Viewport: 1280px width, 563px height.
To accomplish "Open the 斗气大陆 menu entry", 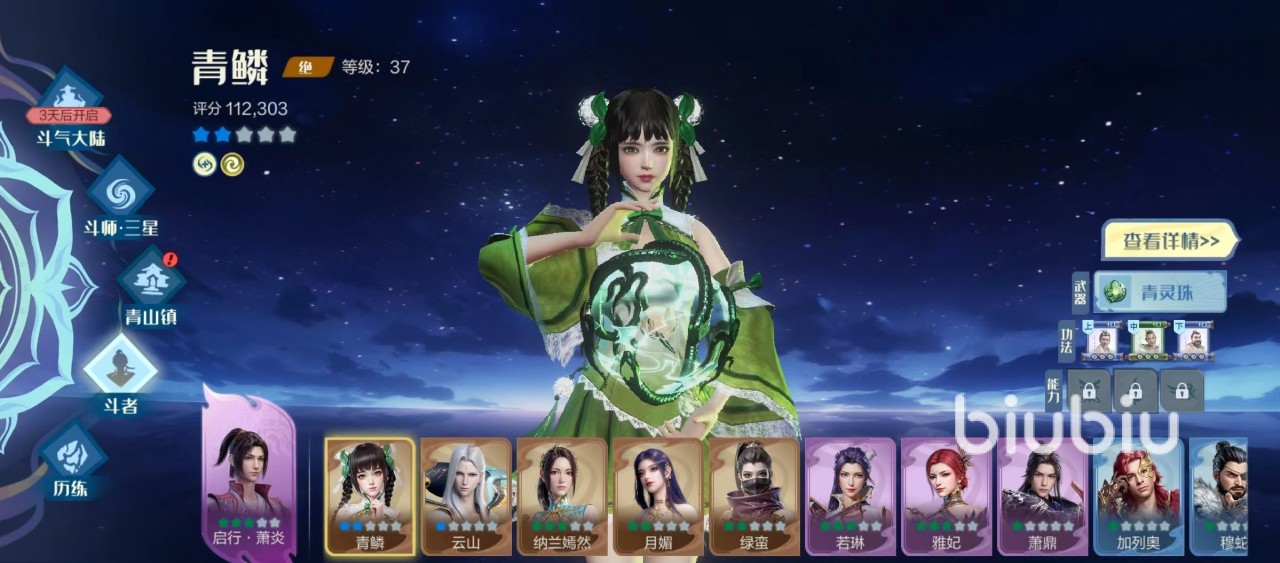I will 70,108.
